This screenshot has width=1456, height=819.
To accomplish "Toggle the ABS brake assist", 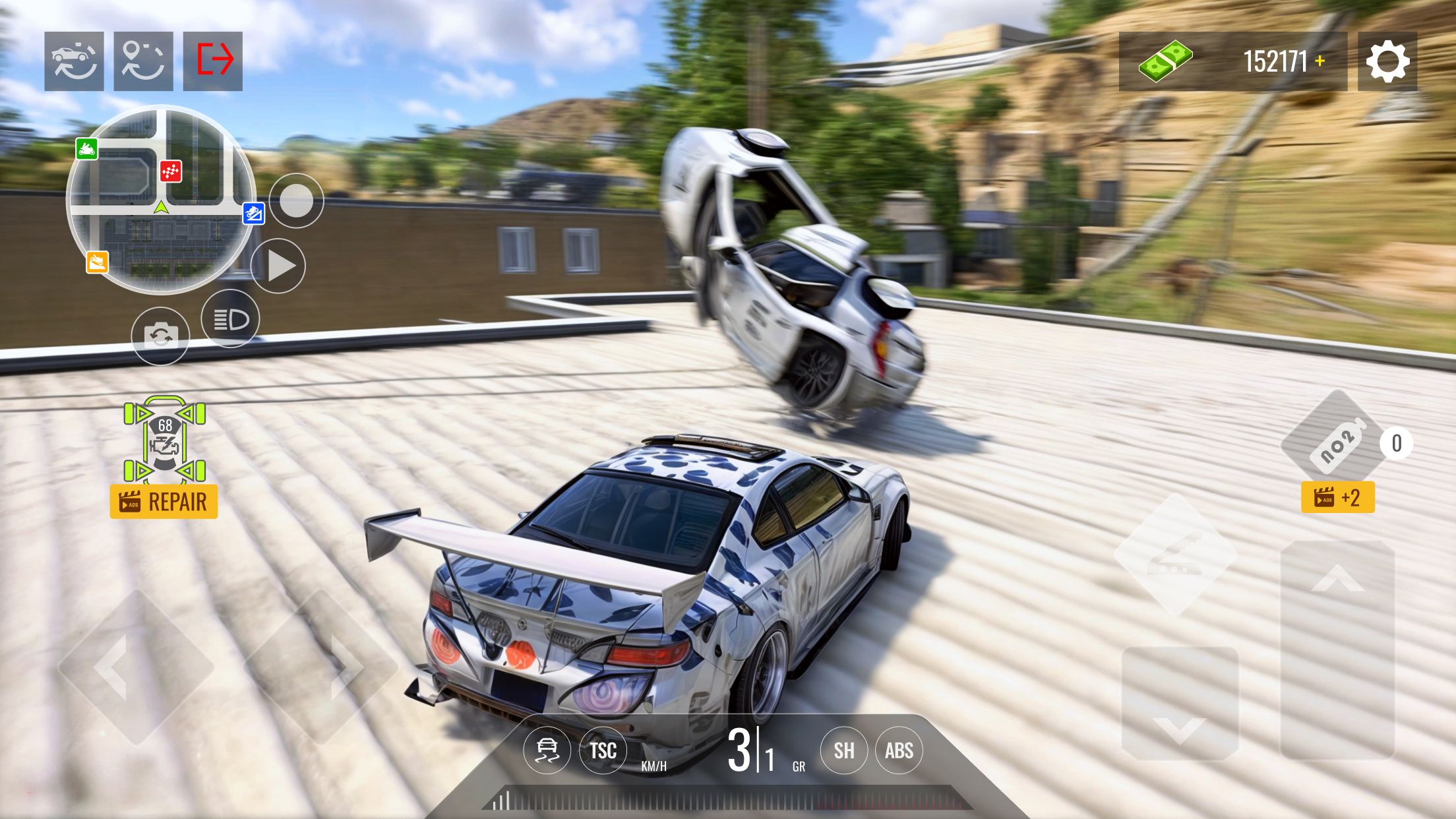I will pos(899,750).
